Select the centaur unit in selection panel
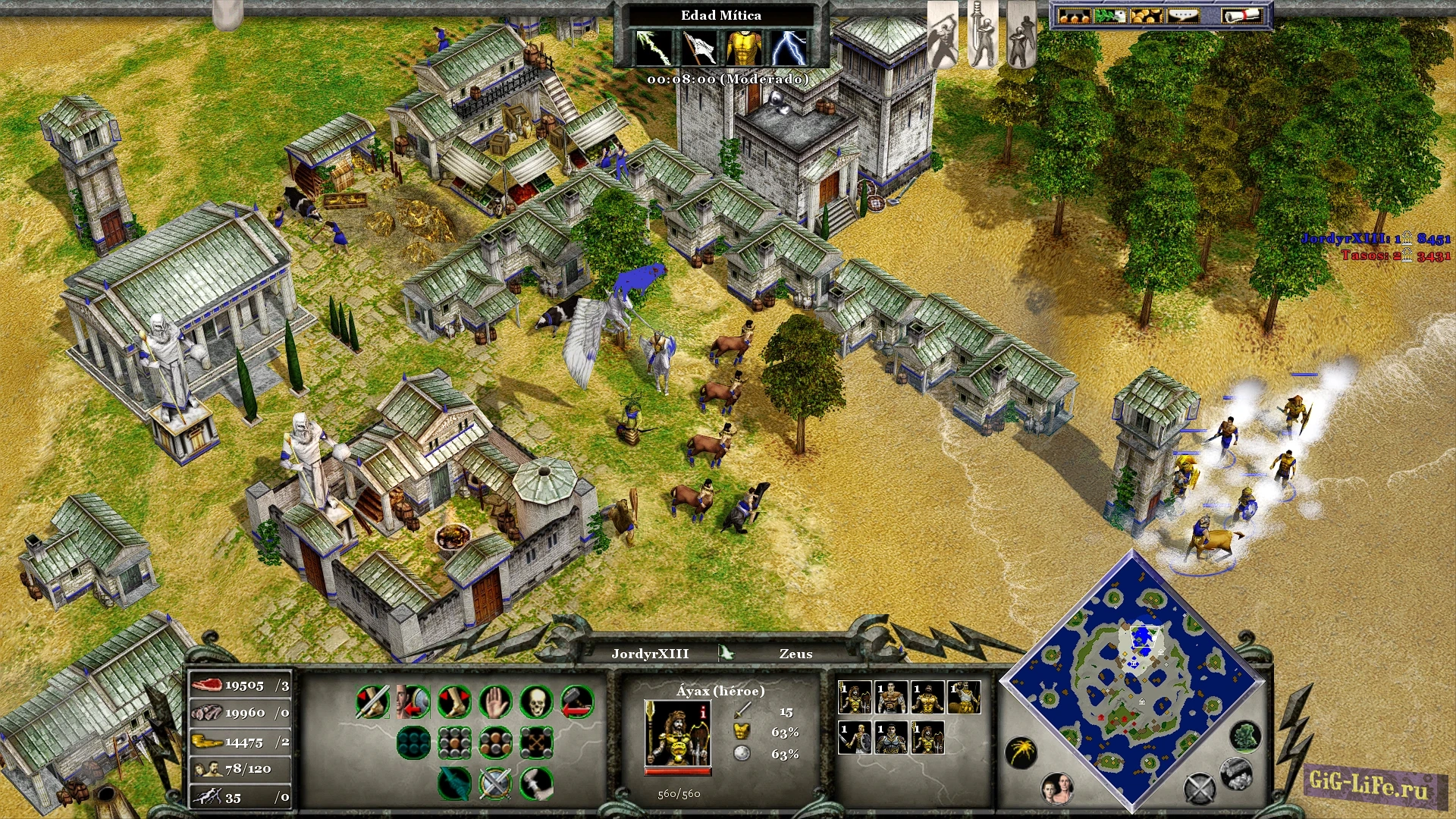 pos(965,697)
